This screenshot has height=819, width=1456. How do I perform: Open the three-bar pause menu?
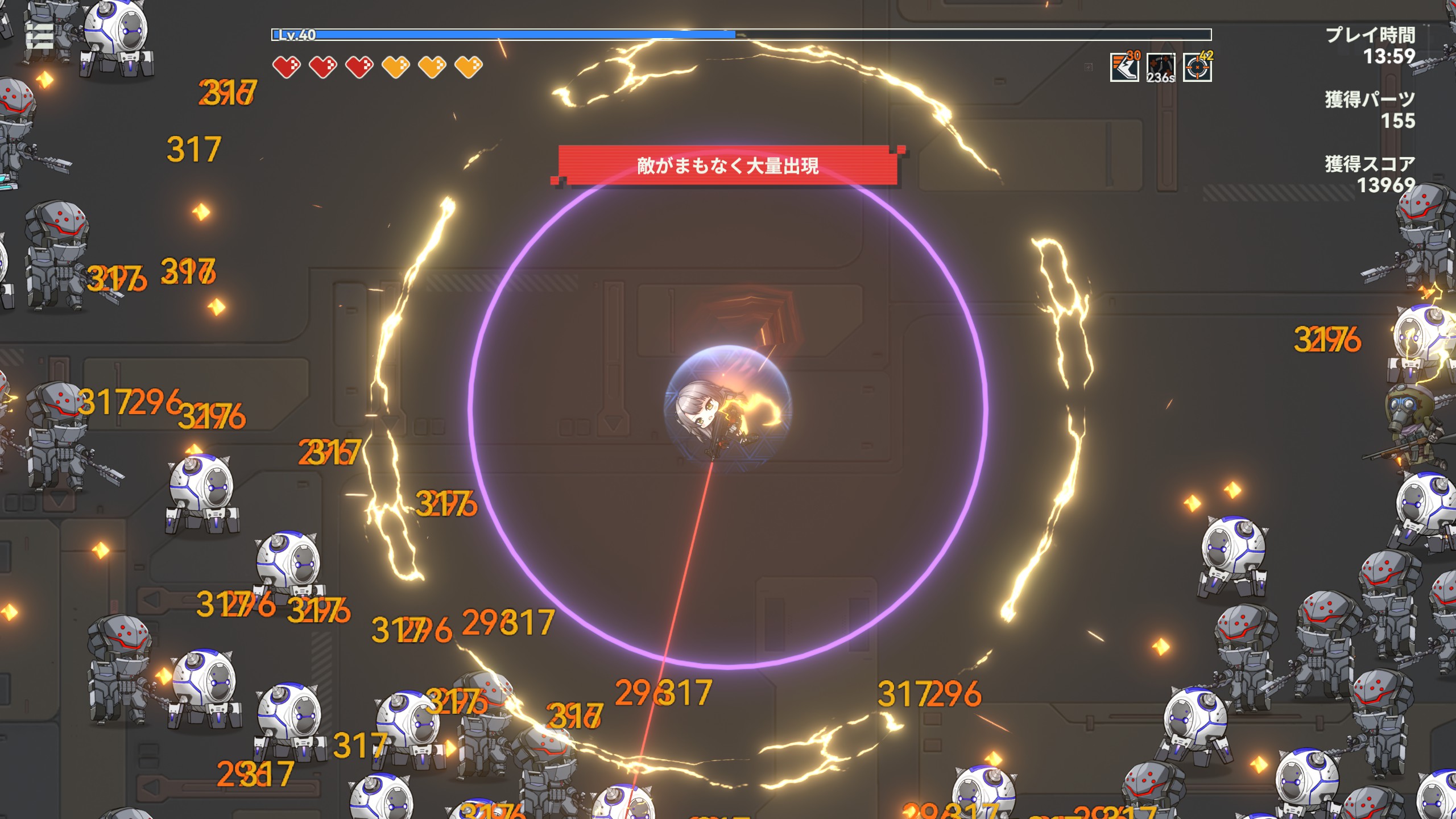[x=40, y=36]
